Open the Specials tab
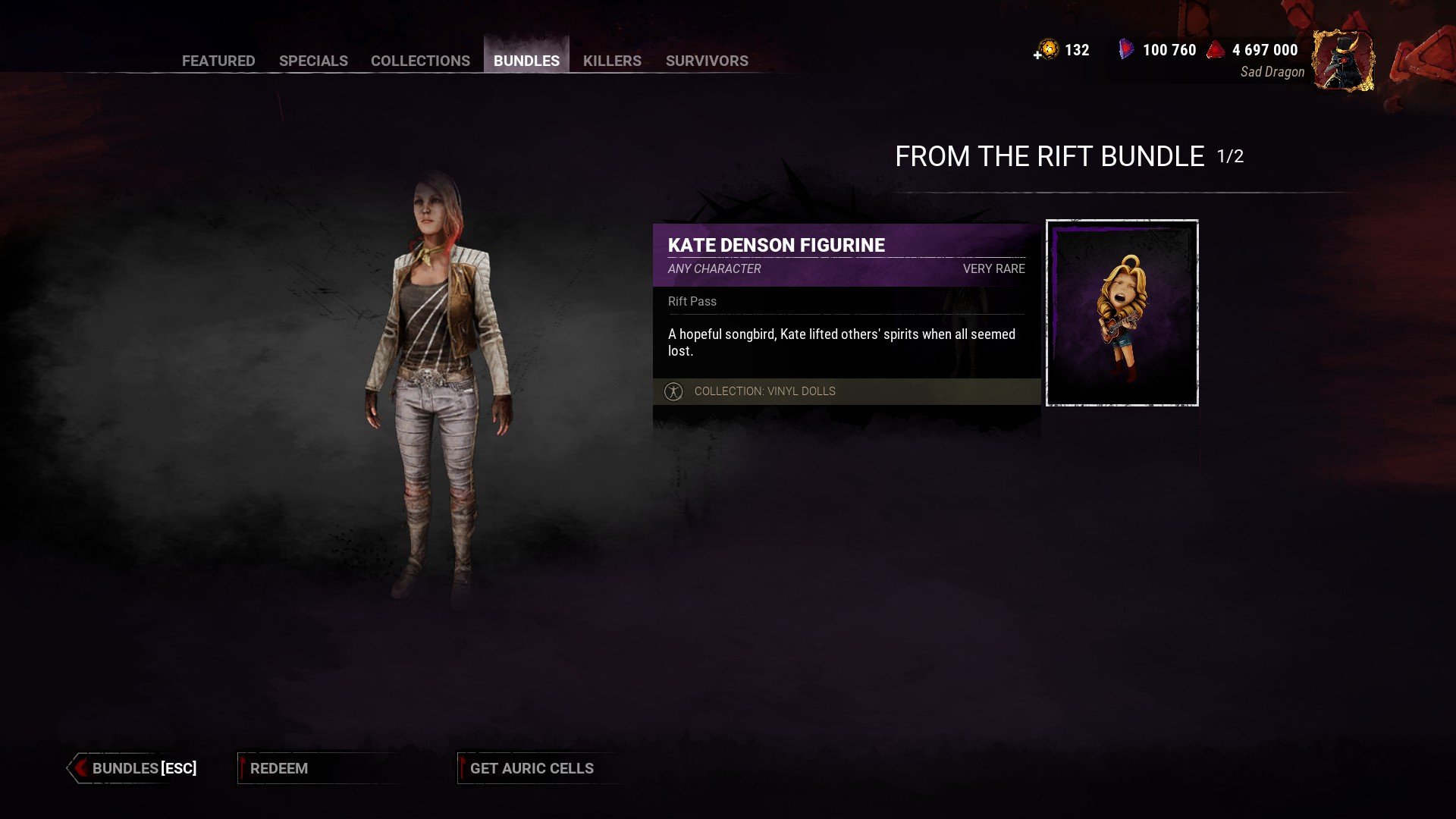Screen dimensions: 1456x819 click(x=313, y=61)
